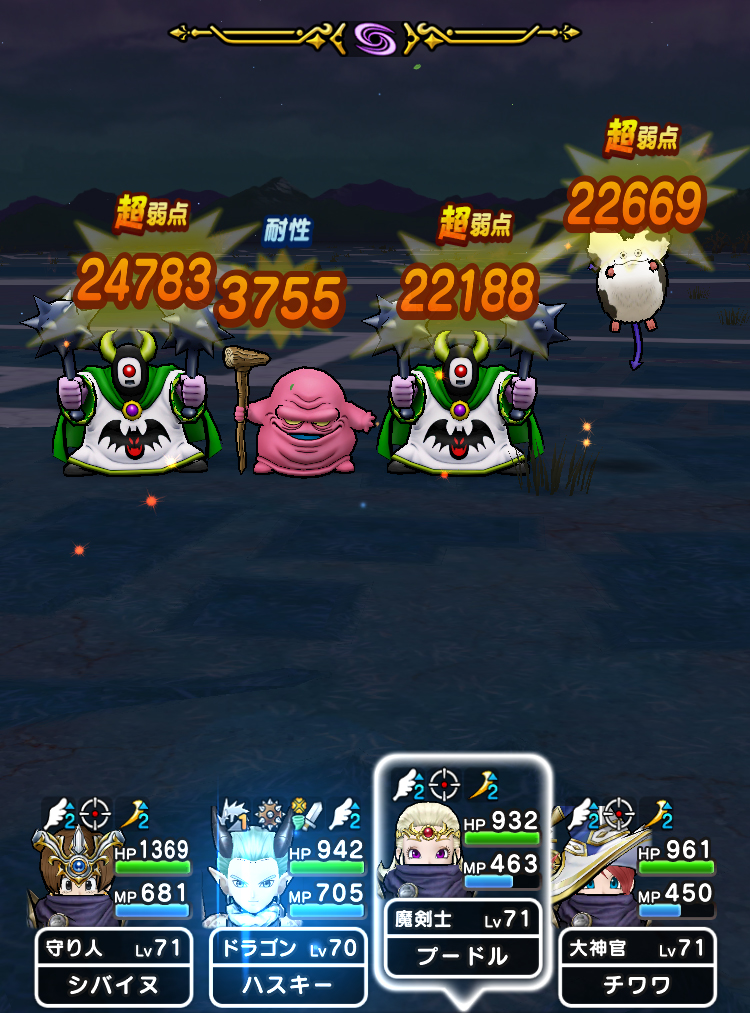This screenshot has height=1013, width=750.
Task: Tap the purple swirl icon at top
Action: tap(374, 38)
